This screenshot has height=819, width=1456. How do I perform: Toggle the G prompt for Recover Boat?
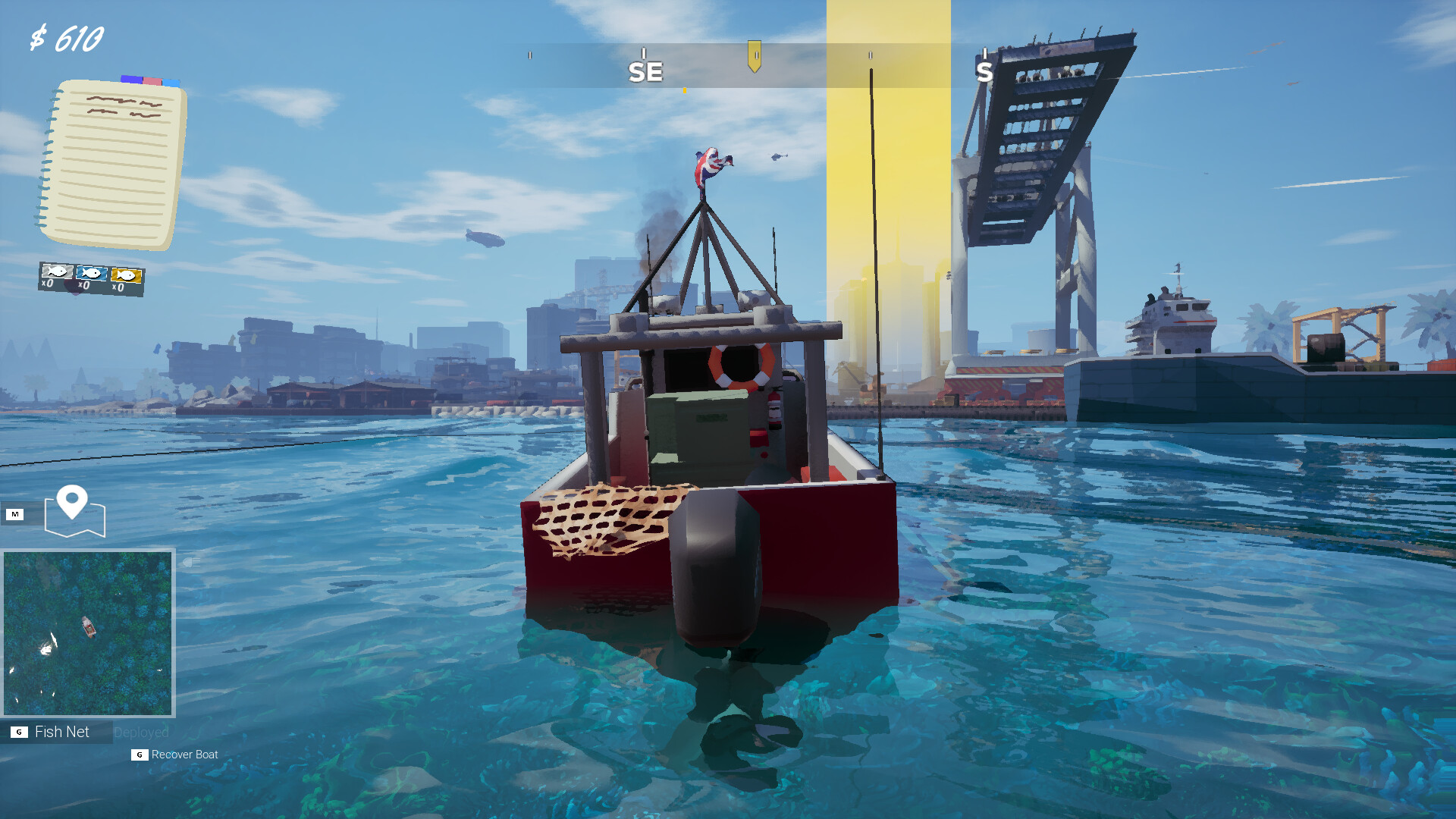(x=139, y=755)
